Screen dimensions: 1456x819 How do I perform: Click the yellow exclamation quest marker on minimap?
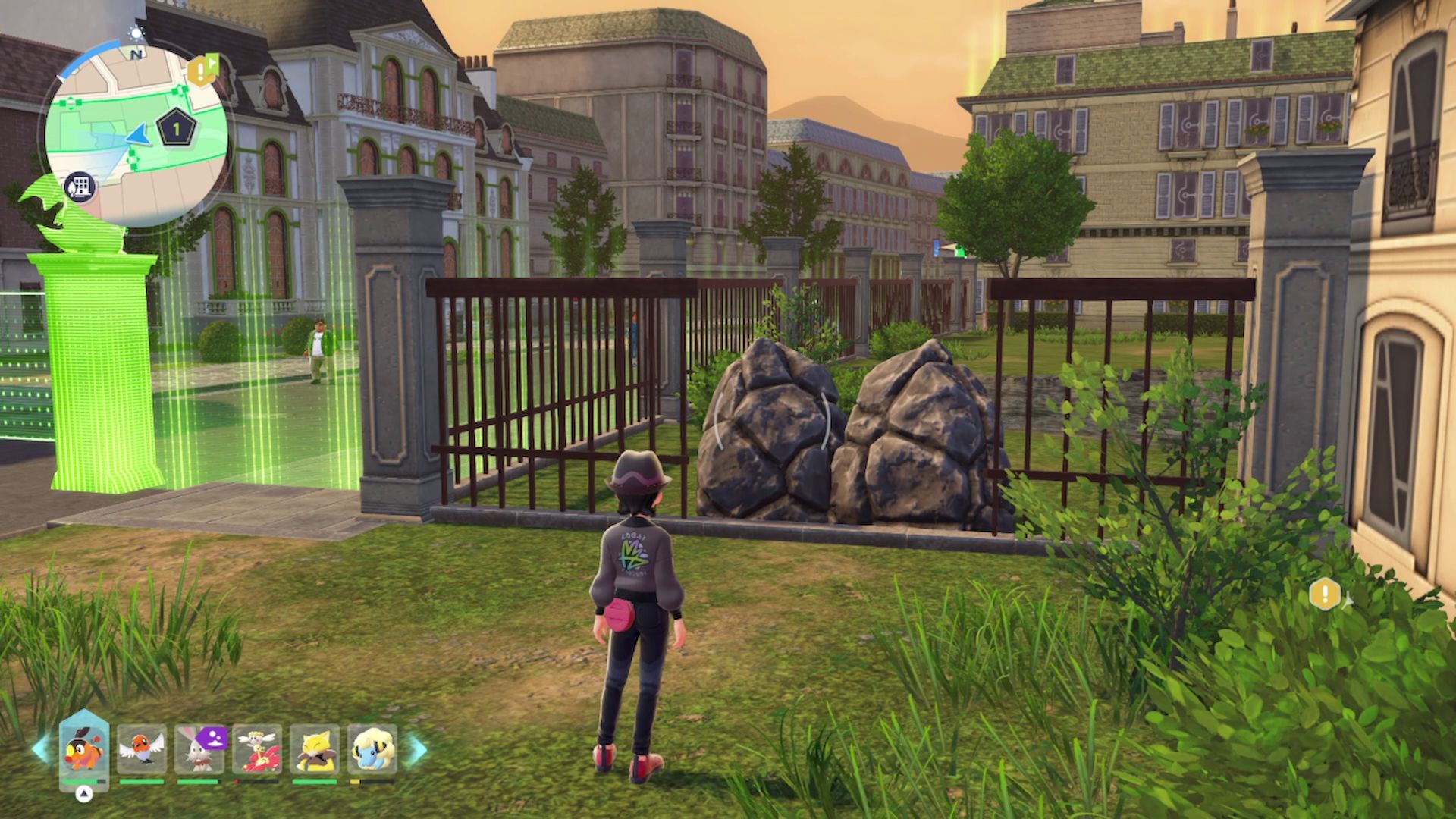pyautogui.click(x=201, y=71)
